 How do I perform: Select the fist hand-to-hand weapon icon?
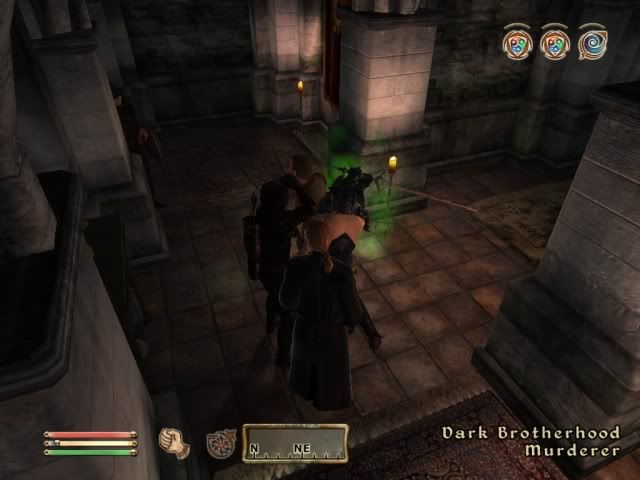click(173, 443)
